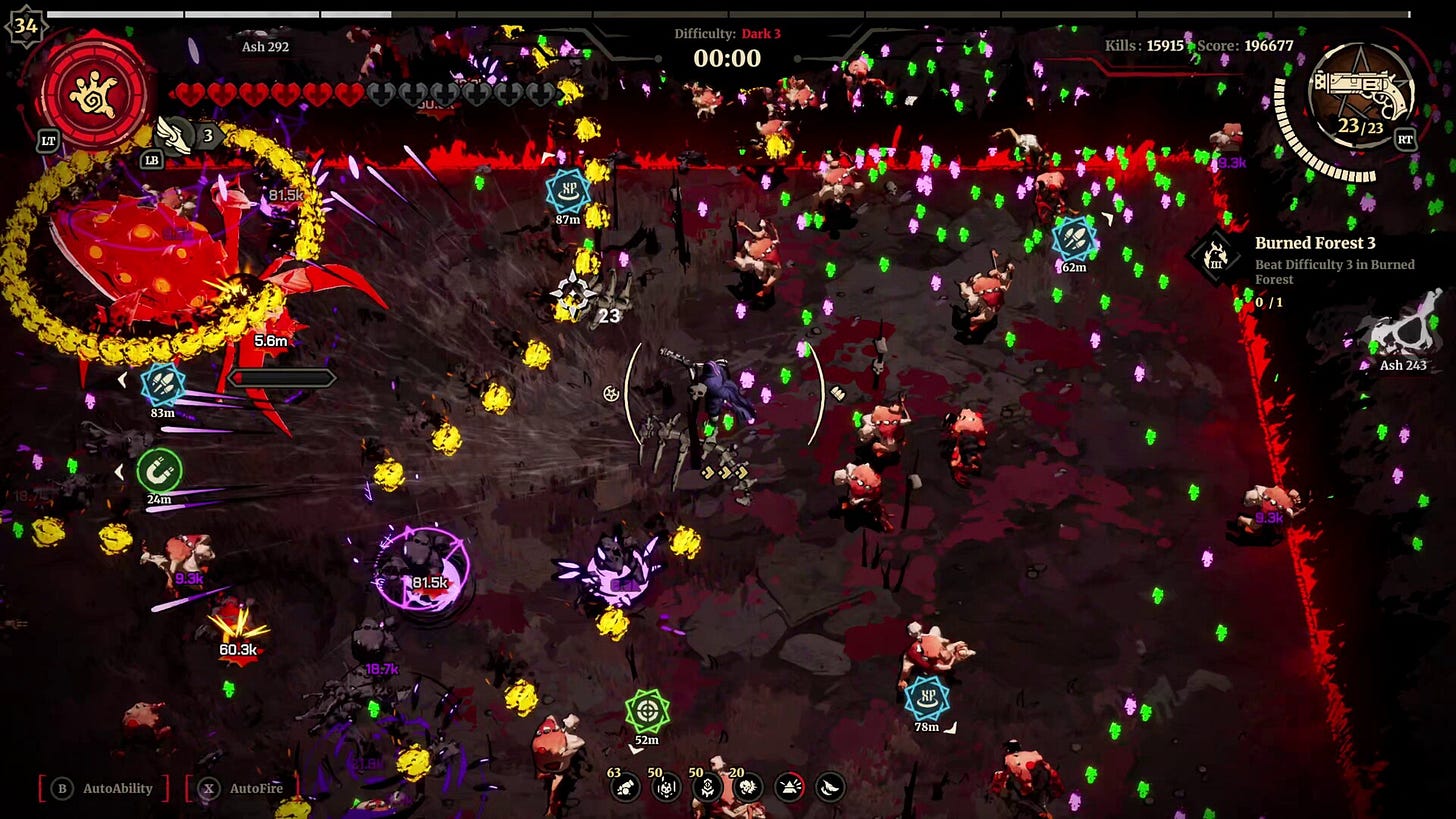
Task: Click the blazing skull icon showing 20
Action: [x=750, y=787]
